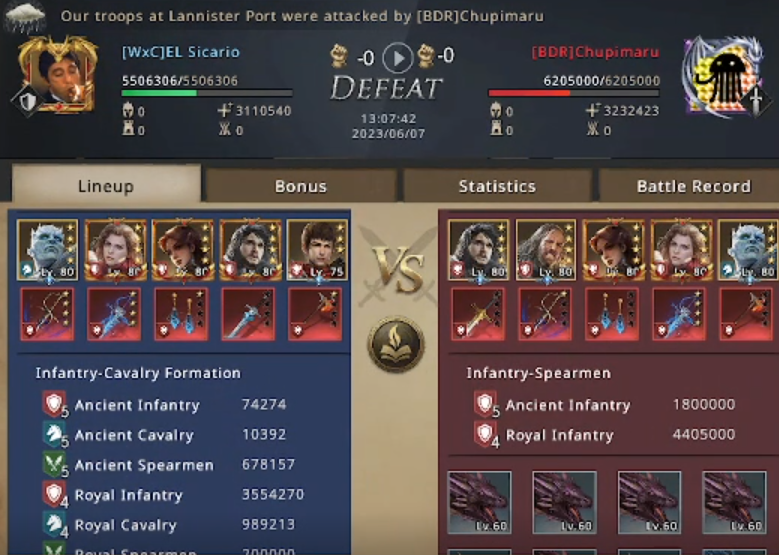
Task: Open the Statistics tab
Action: click(497, 186)
